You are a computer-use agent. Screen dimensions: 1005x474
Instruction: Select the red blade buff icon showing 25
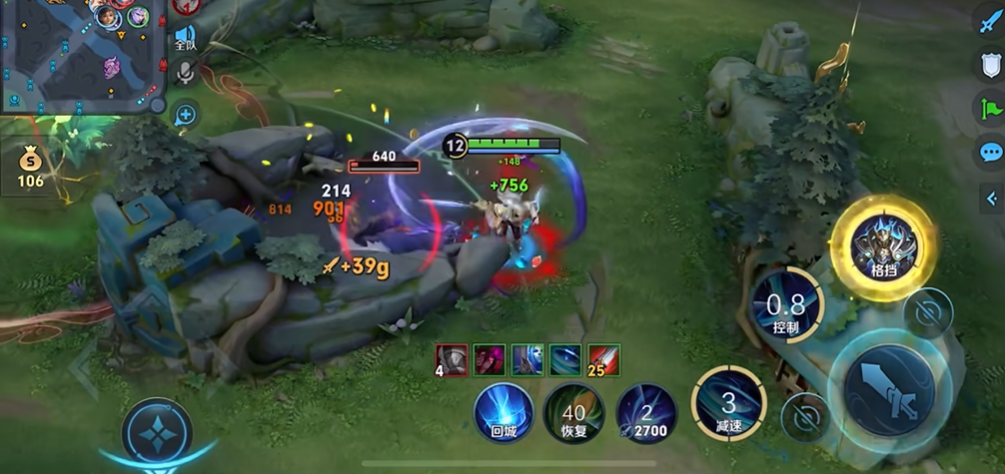603,359
